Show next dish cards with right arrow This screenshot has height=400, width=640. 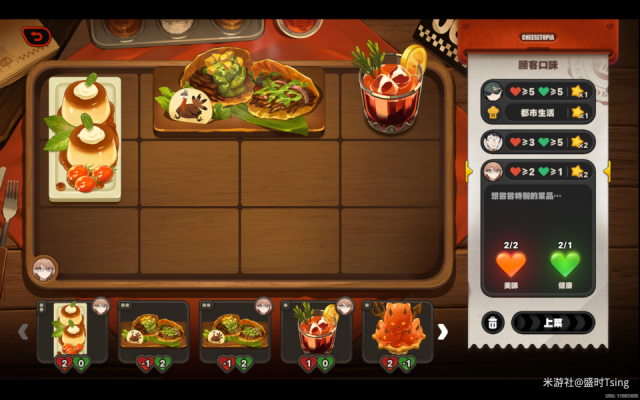[442, 332]
